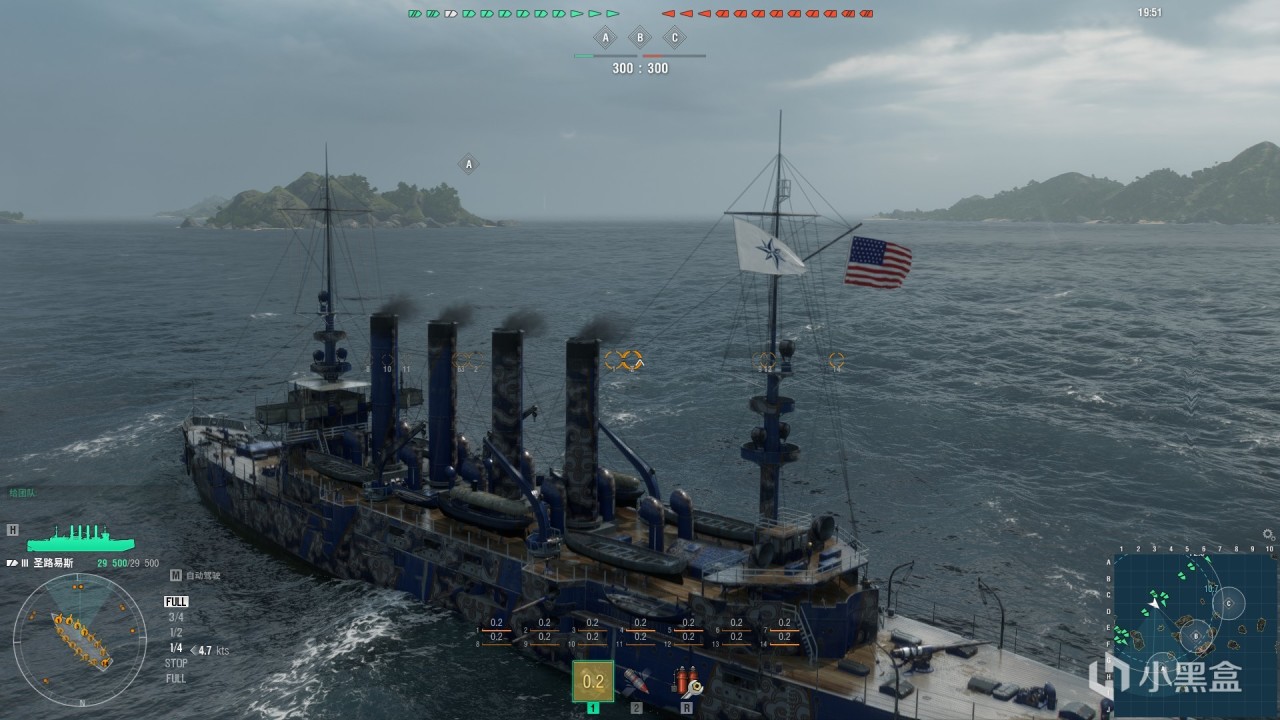The image size is (1280, 720).
Task: Select the highlighted HE shell ammo slot
Action: (593, 681)
